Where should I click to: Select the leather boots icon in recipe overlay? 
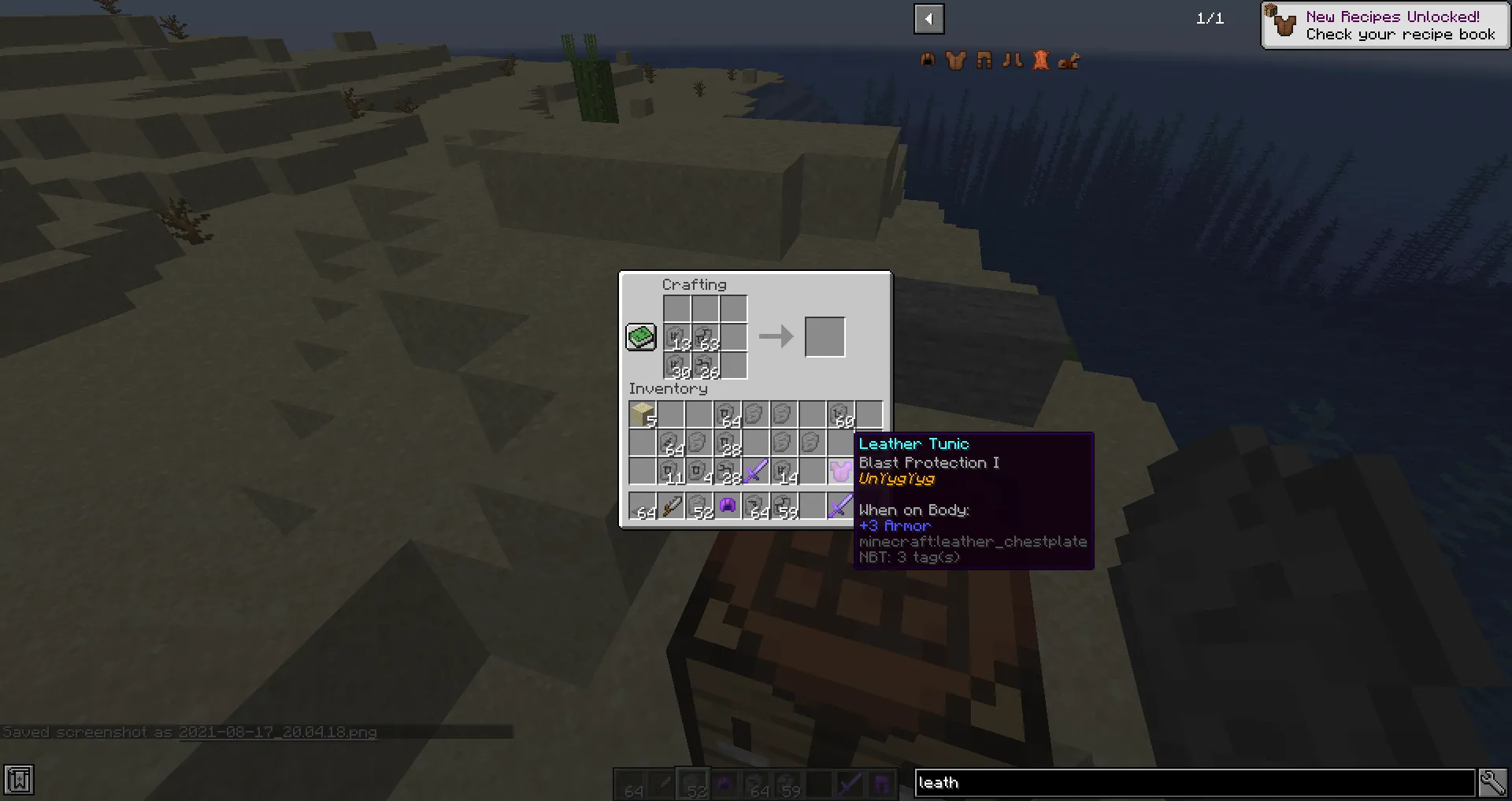pyautogui.click(x=1013, y=60)
